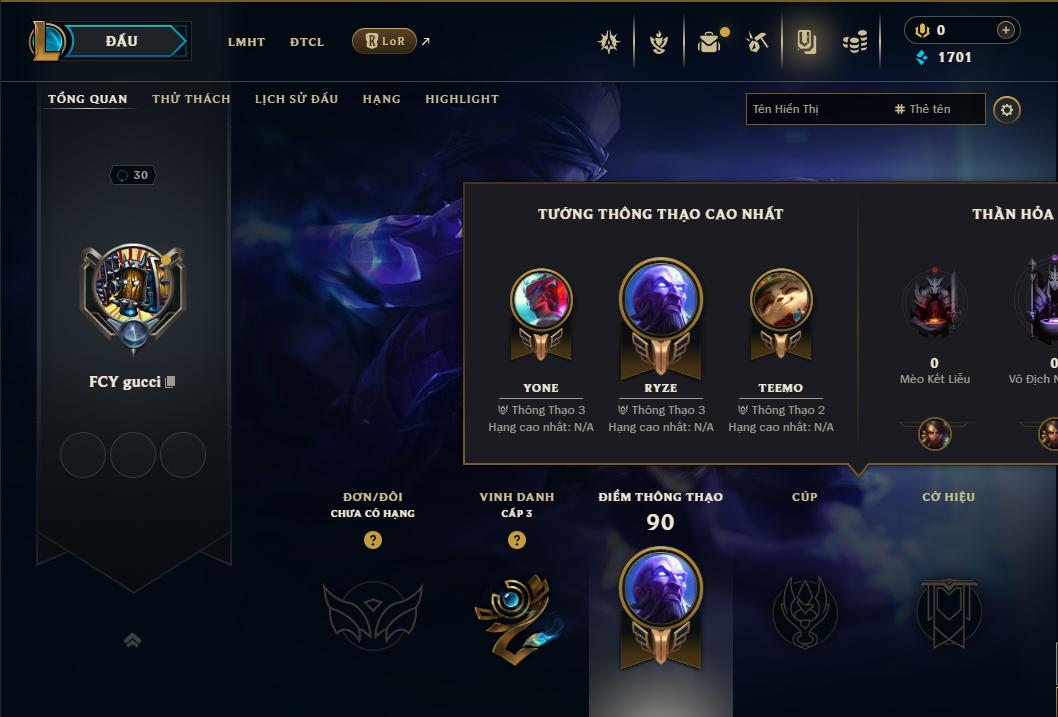Select the Yone mastery portrait
Image resolution: width=1058 pixels, height=717 pixels.
coord(541,299)
